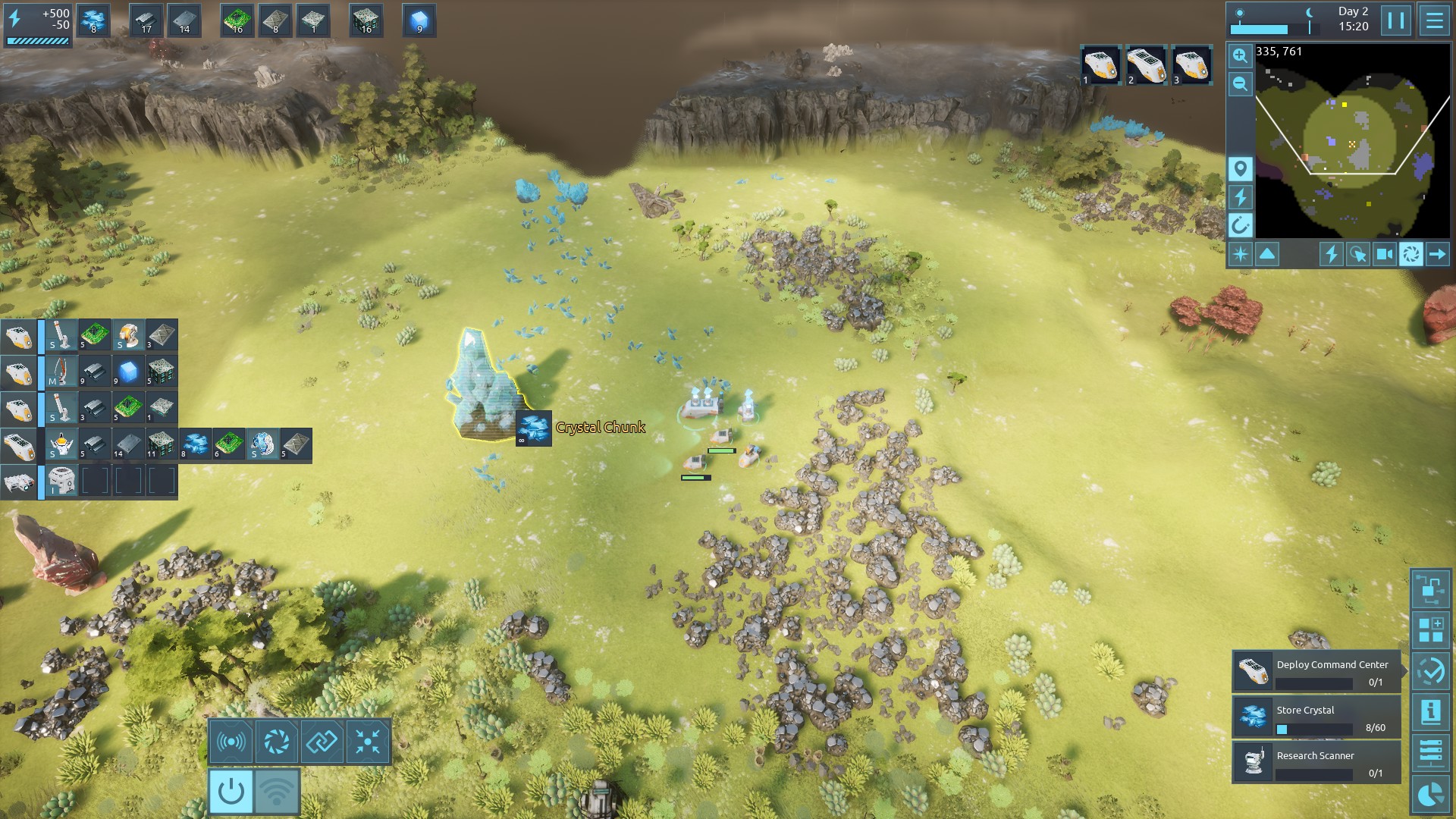Open the info panel button

coord(1430,712)
